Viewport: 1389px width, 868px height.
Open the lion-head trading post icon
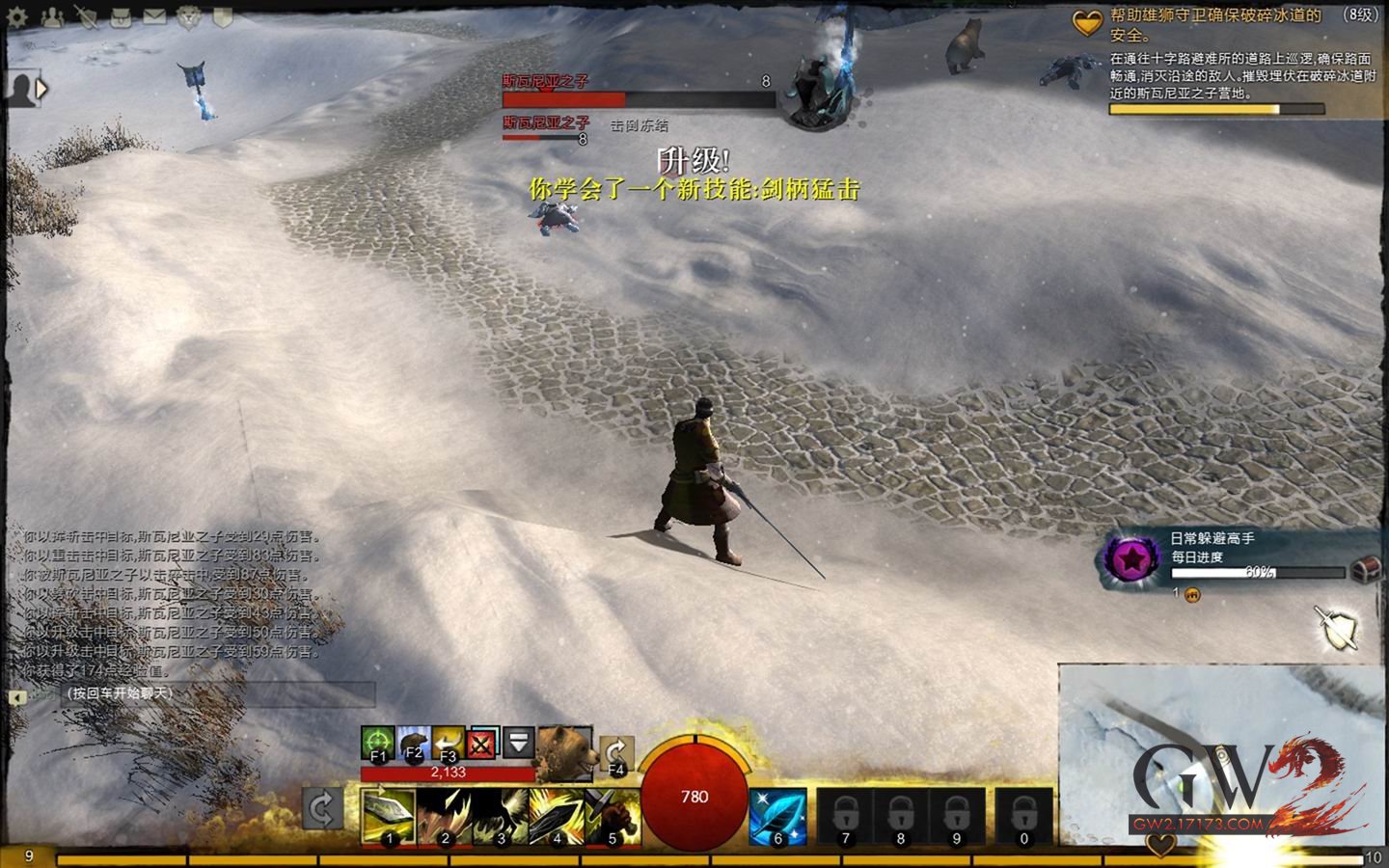tap(188, 16)
